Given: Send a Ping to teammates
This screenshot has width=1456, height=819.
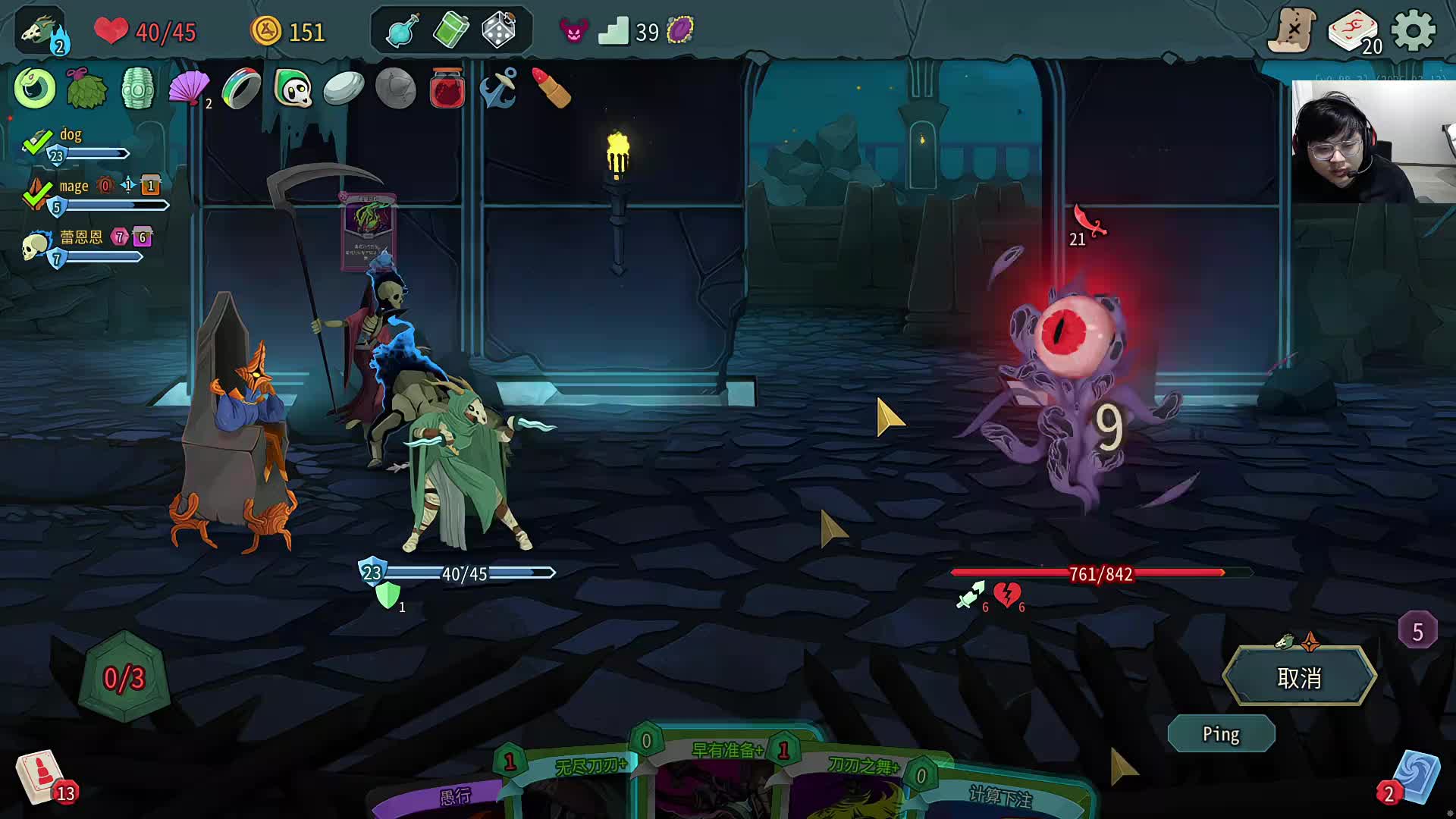Looking at the screenshot, I should [x=1221, y=734].
